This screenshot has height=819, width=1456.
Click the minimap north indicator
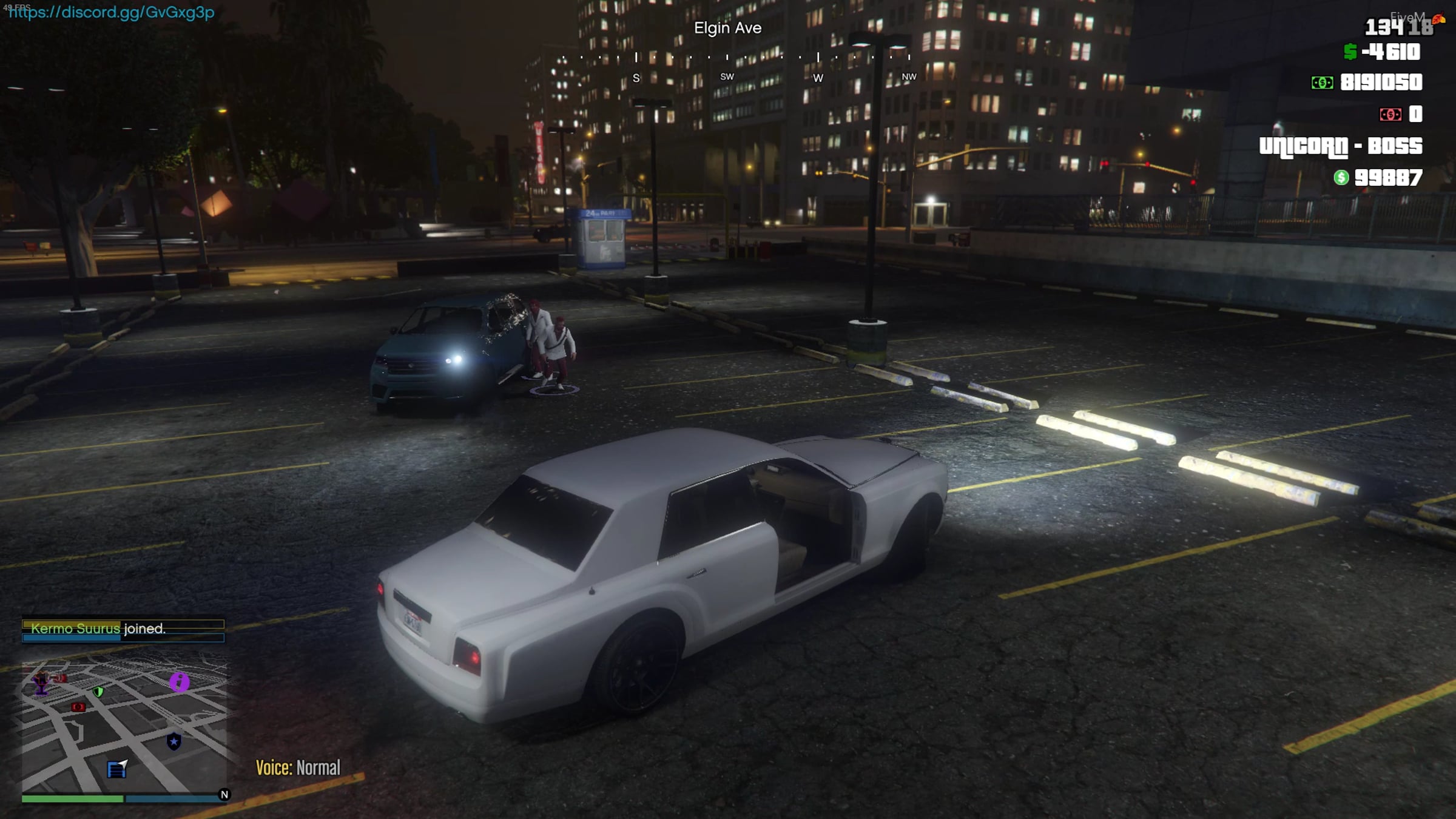tap(224, 794)
